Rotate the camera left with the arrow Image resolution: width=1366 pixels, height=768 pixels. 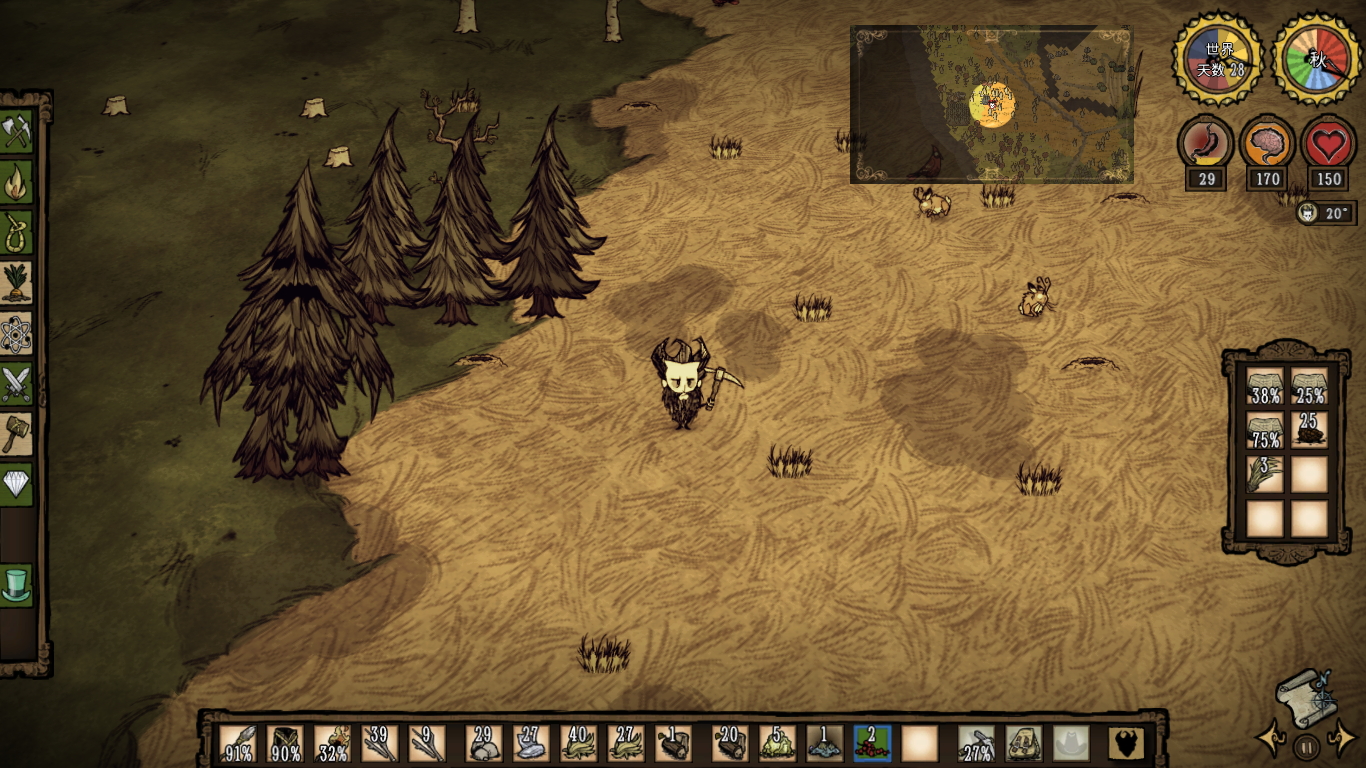click(1272, 740)
